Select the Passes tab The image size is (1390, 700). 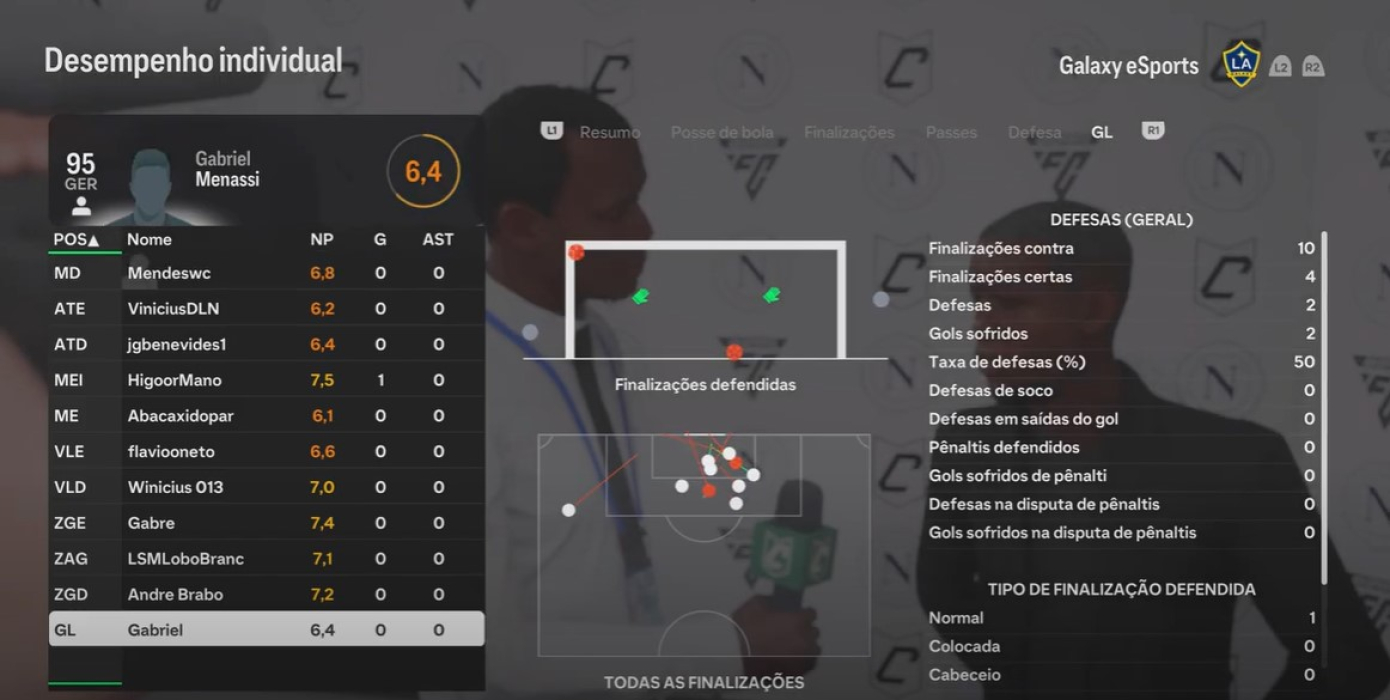coord(951,132)
